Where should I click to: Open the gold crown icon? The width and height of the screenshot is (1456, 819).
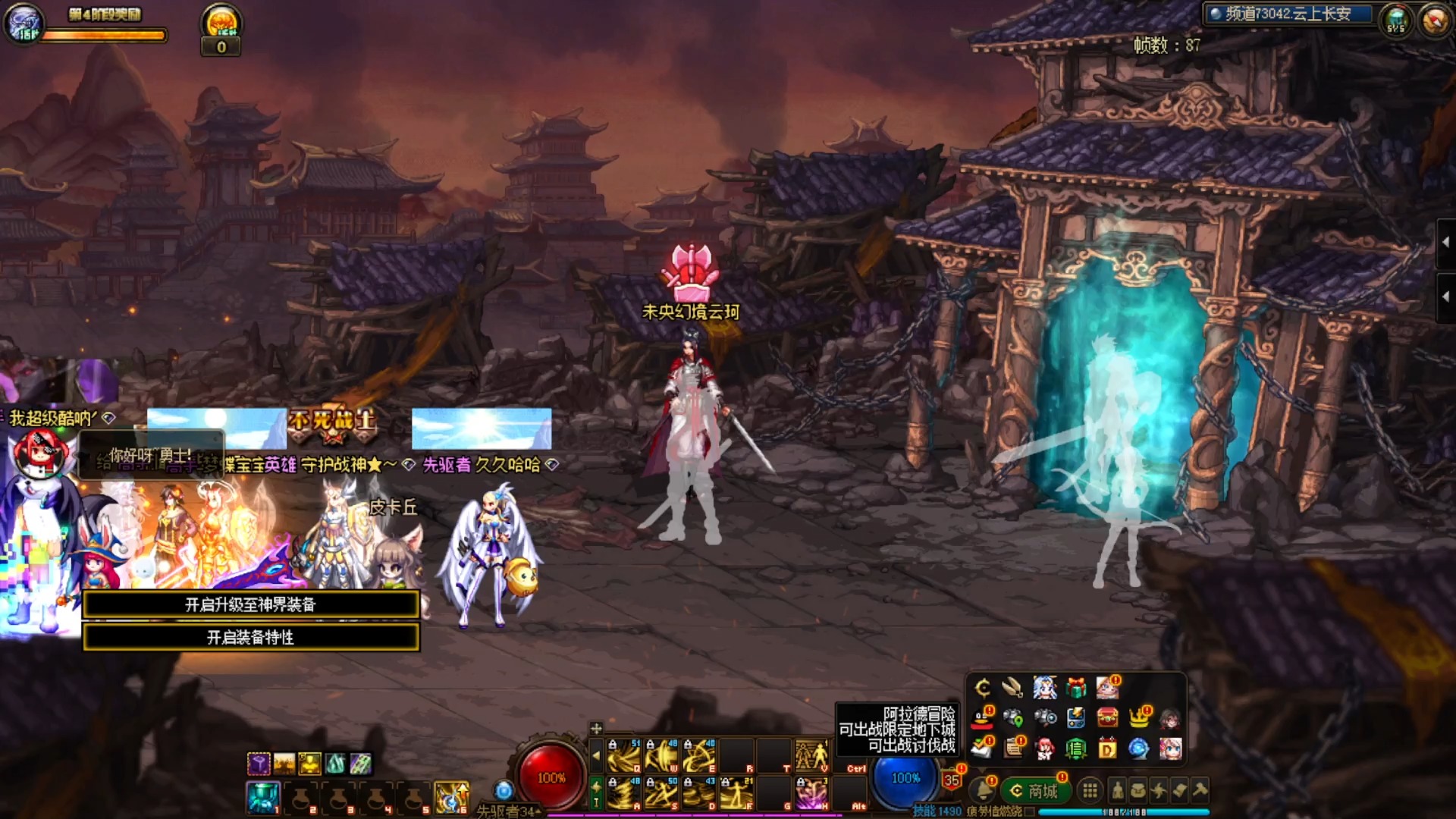click(1138, 717)
